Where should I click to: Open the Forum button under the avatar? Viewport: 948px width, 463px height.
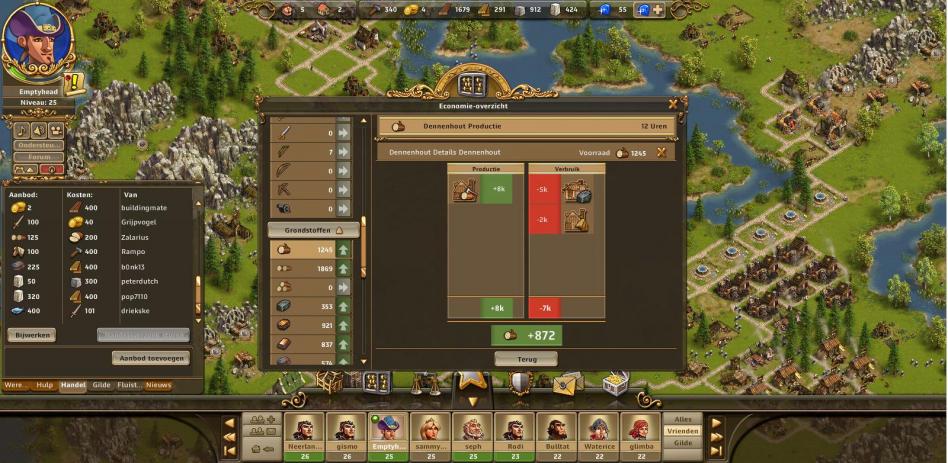(x=39, y=156)
